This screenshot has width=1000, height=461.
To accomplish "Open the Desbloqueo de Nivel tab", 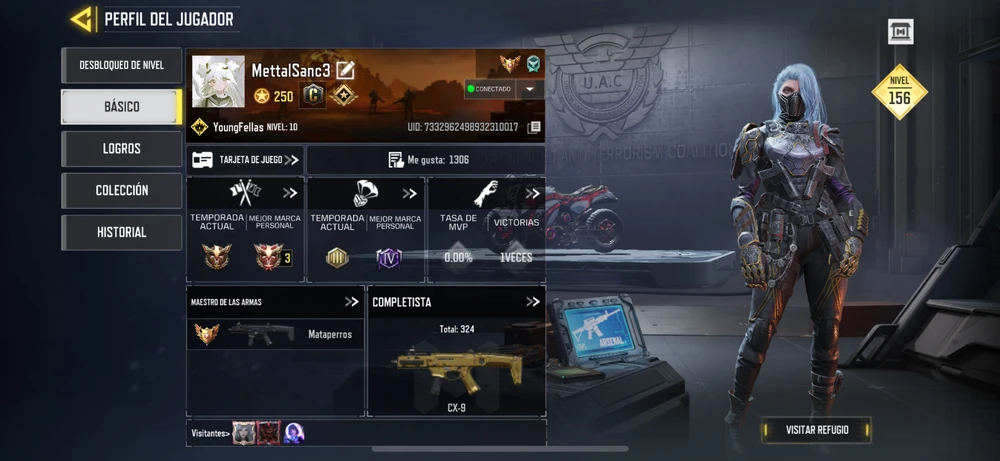I will [x=121, y=65].
